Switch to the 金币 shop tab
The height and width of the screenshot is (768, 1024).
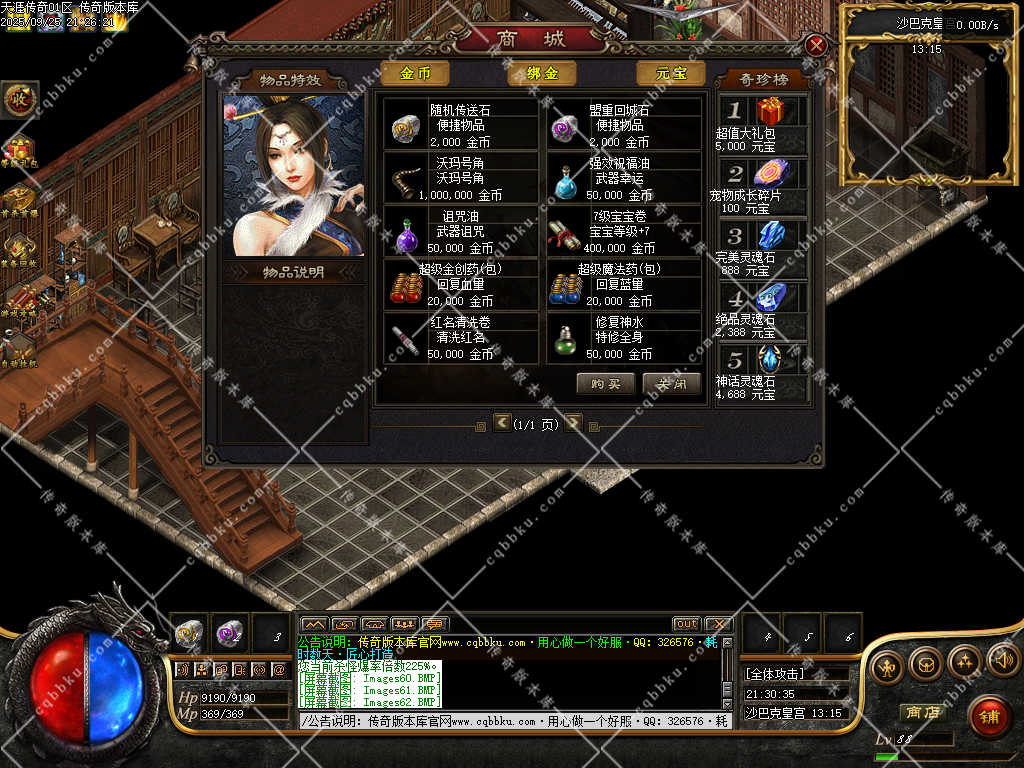415,73
